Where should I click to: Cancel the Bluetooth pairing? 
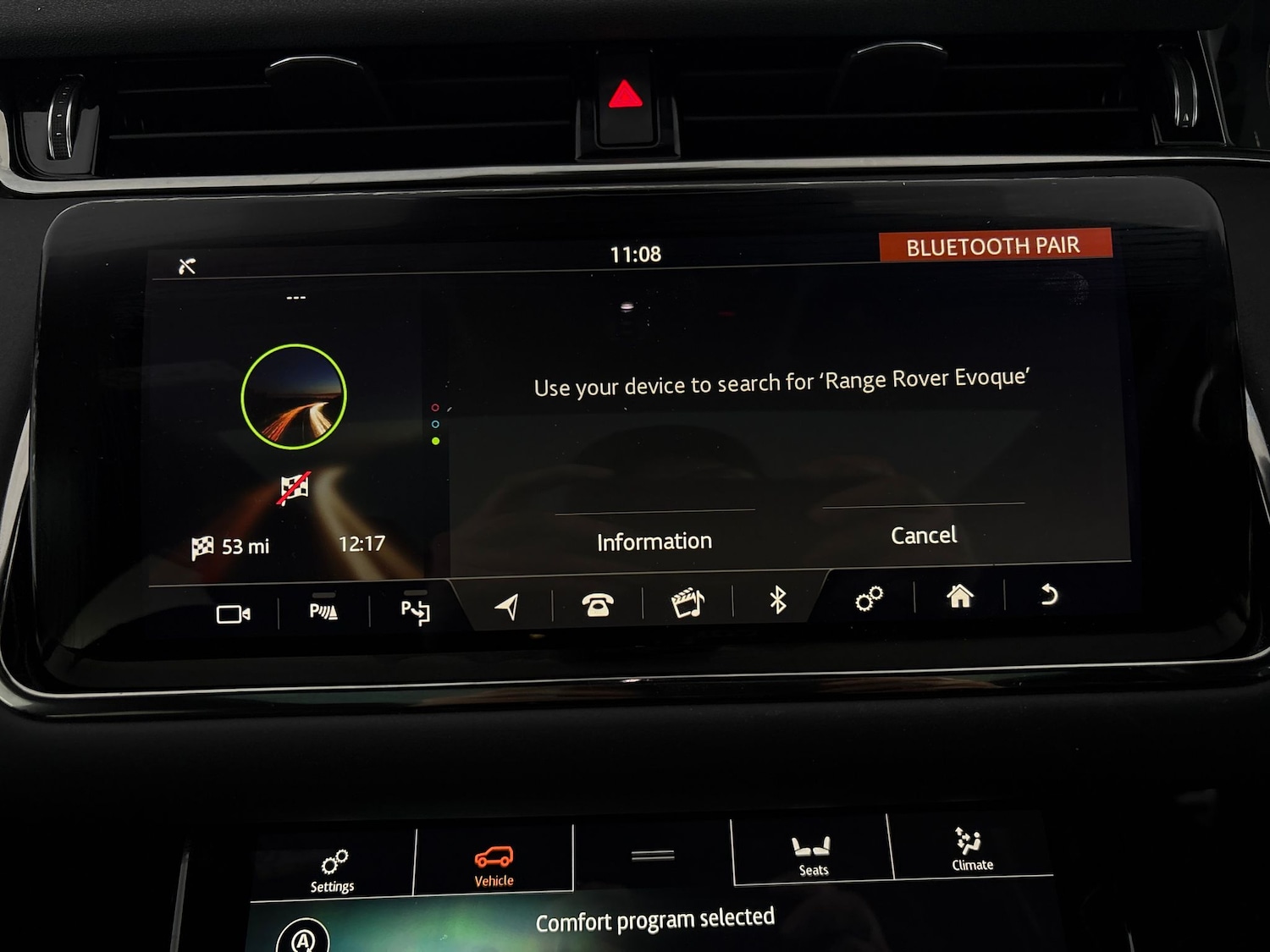(x=923, y=535)
